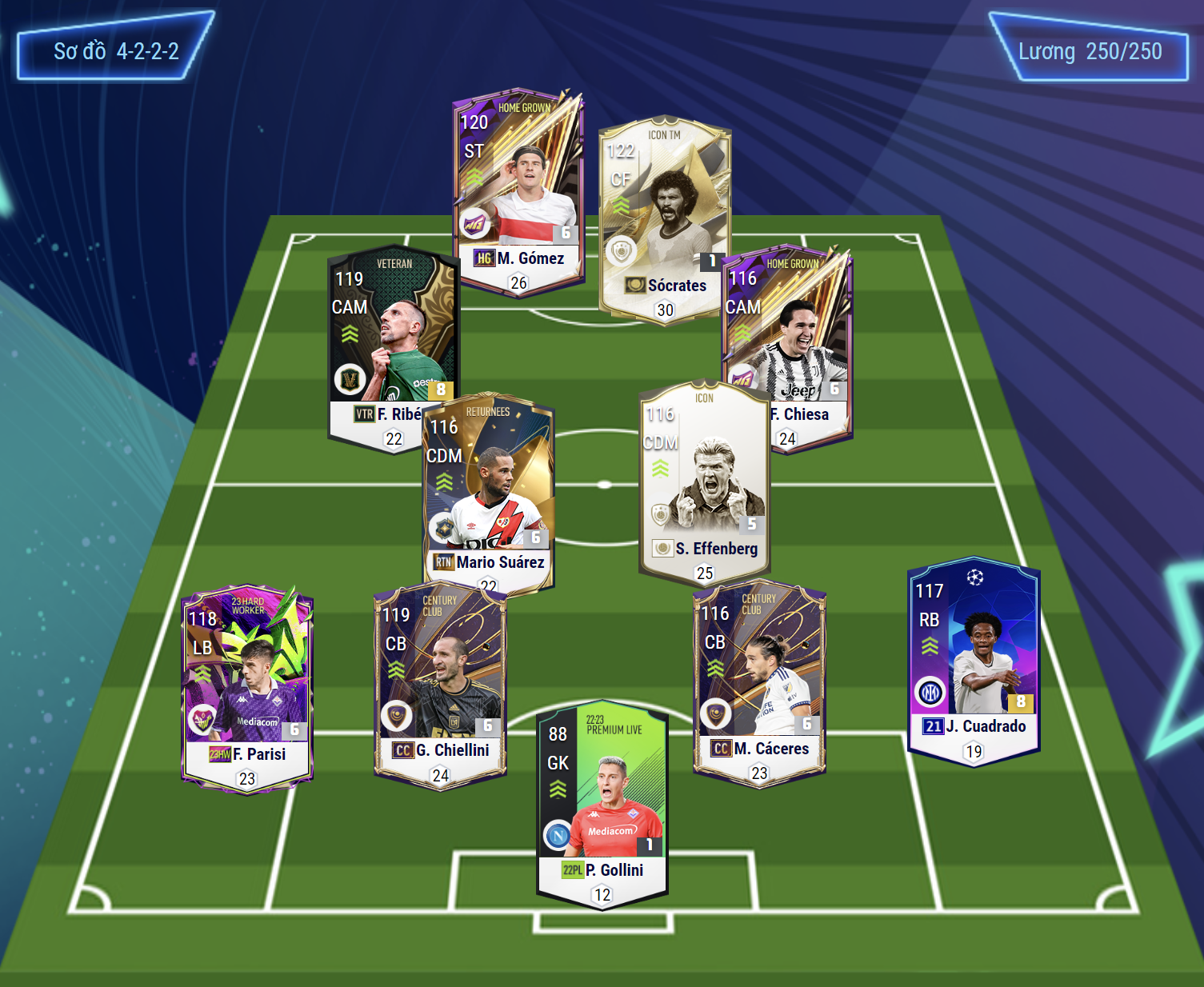Screen dimensions: 1204x987
Task: Select the F. Parisi left-back card
Action: (246, 688)
